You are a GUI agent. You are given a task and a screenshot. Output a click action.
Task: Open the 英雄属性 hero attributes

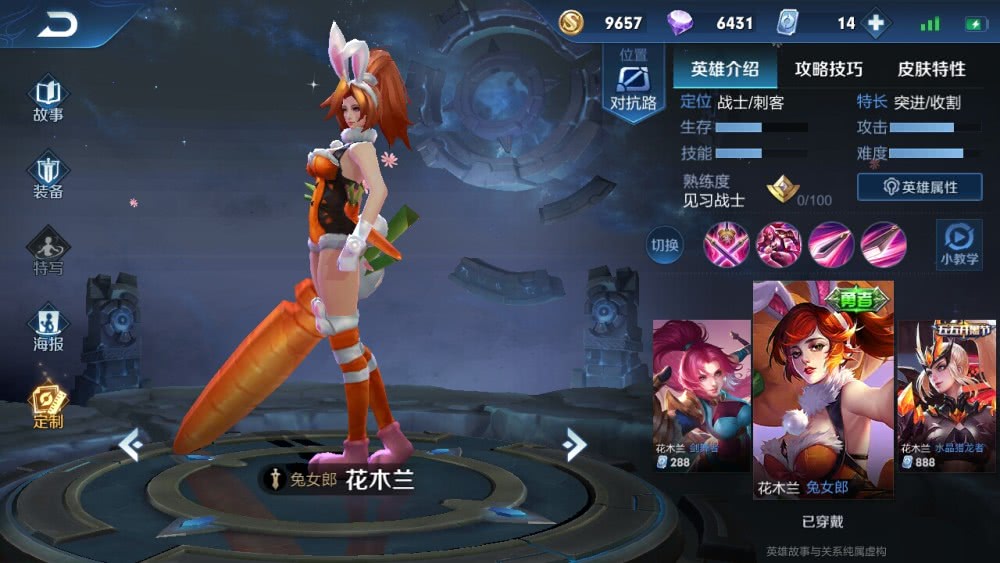pos(919,187)
